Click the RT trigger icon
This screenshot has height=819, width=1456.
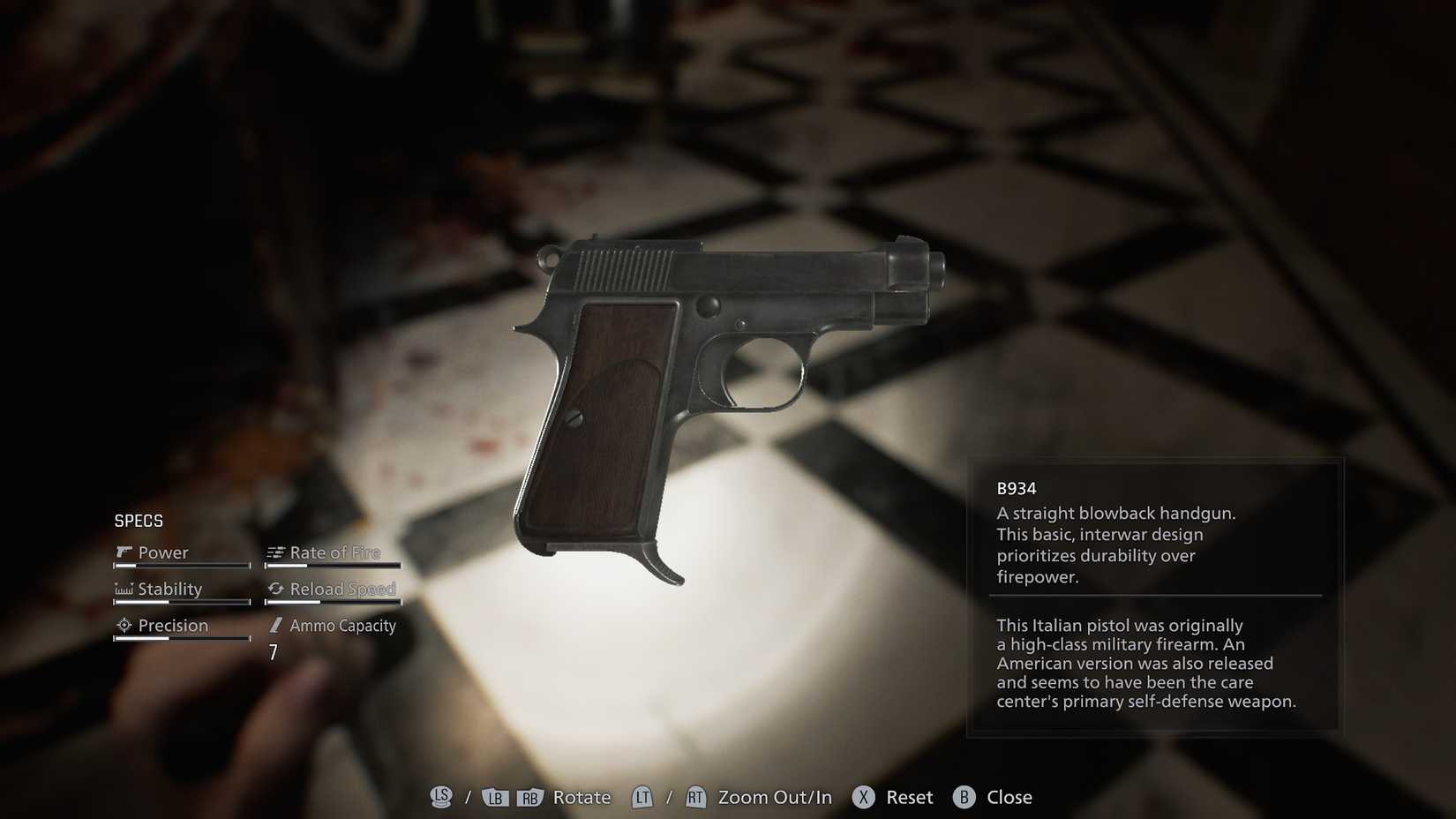click(696, 797)
